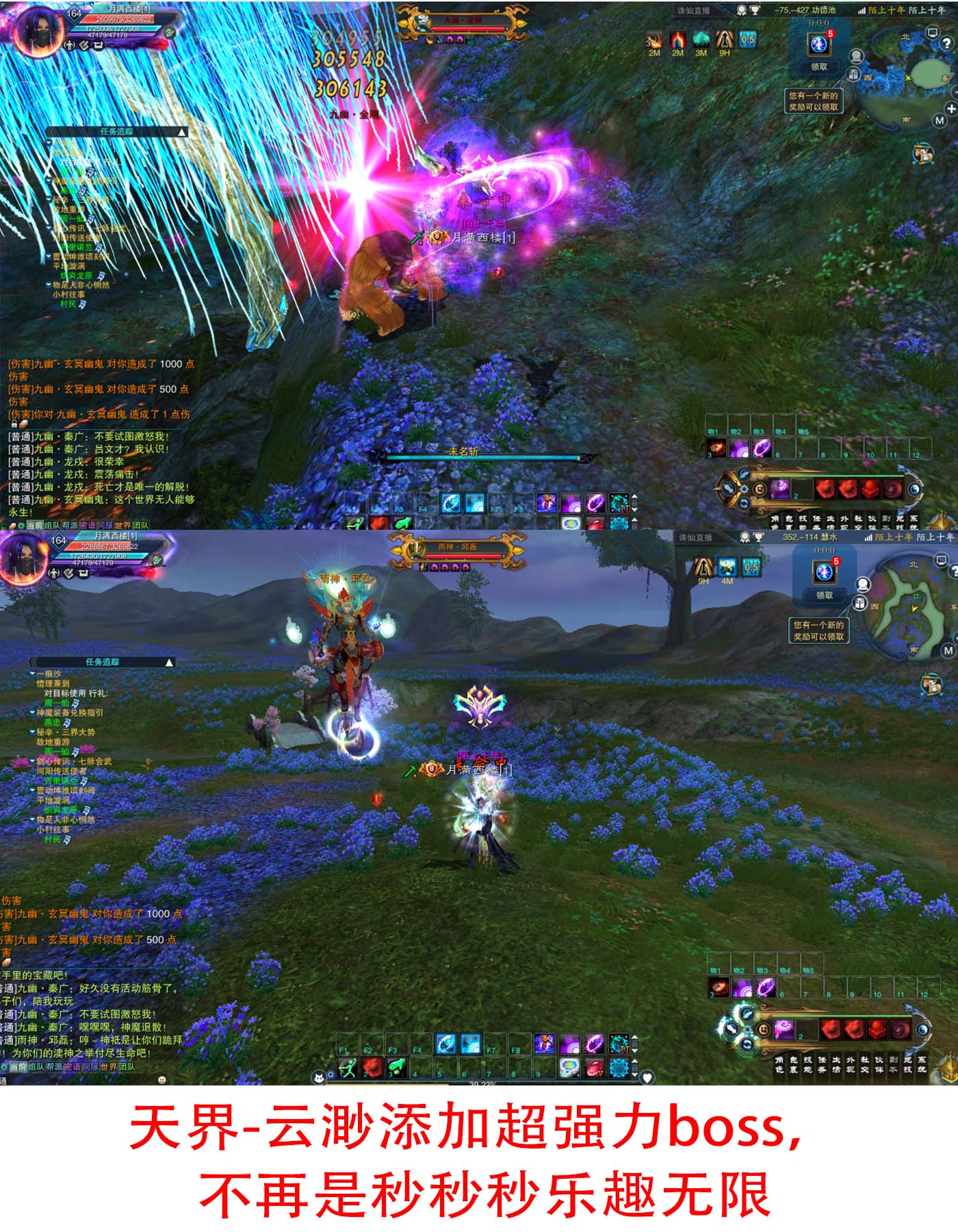
Task: Activate the yin-yang button in the lower view
Action: point(922,1029)
